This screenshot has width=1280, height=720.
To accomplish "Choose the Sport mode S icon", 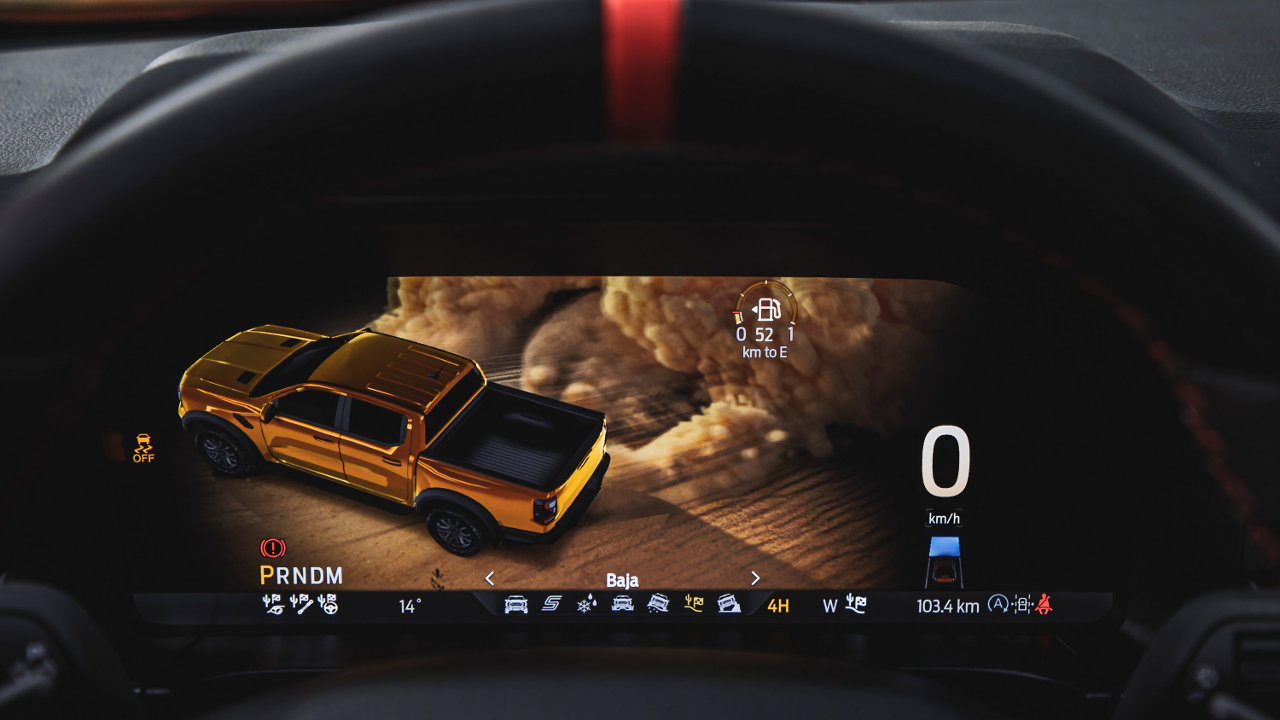I will pos(552,604).
